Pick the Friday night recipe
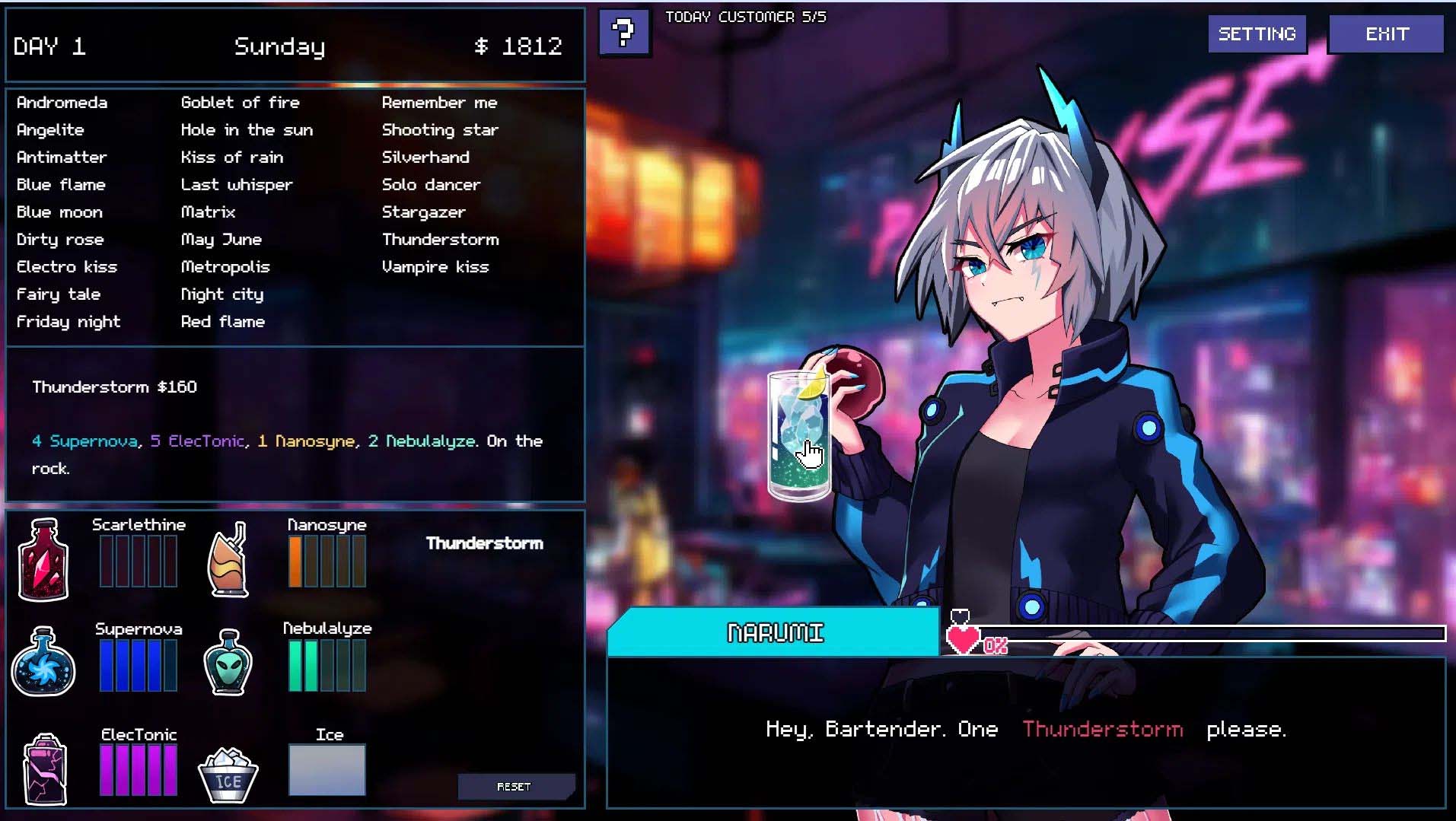 tap(68, 322)
